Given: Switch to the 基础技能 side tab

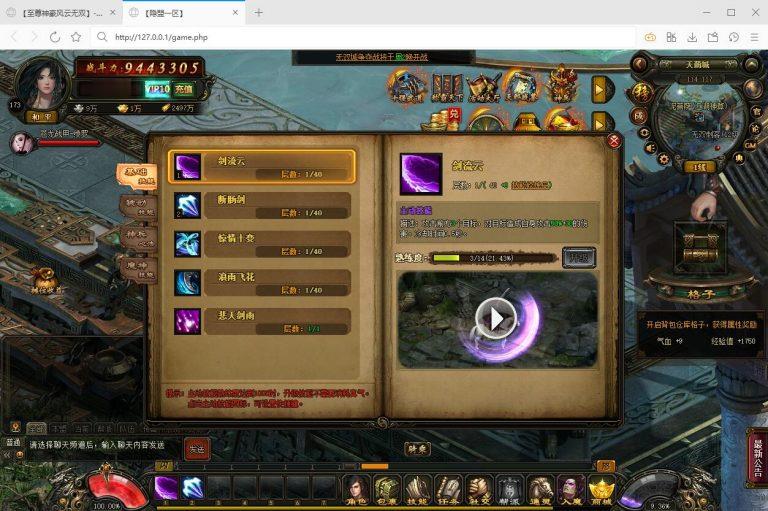Looking at the screenshot, I should (x=135, y=176).
